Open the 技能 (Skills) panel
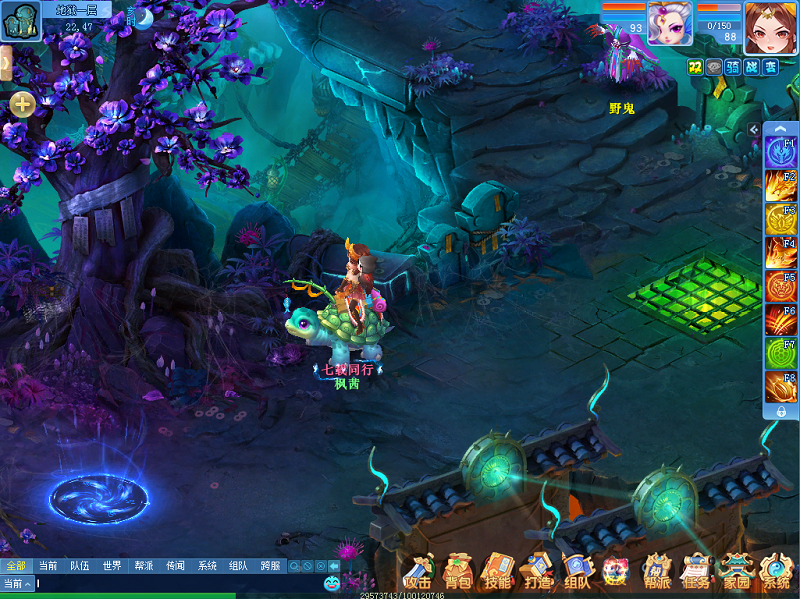The width and height of the screenshot is (800, 599). point(497,573)
